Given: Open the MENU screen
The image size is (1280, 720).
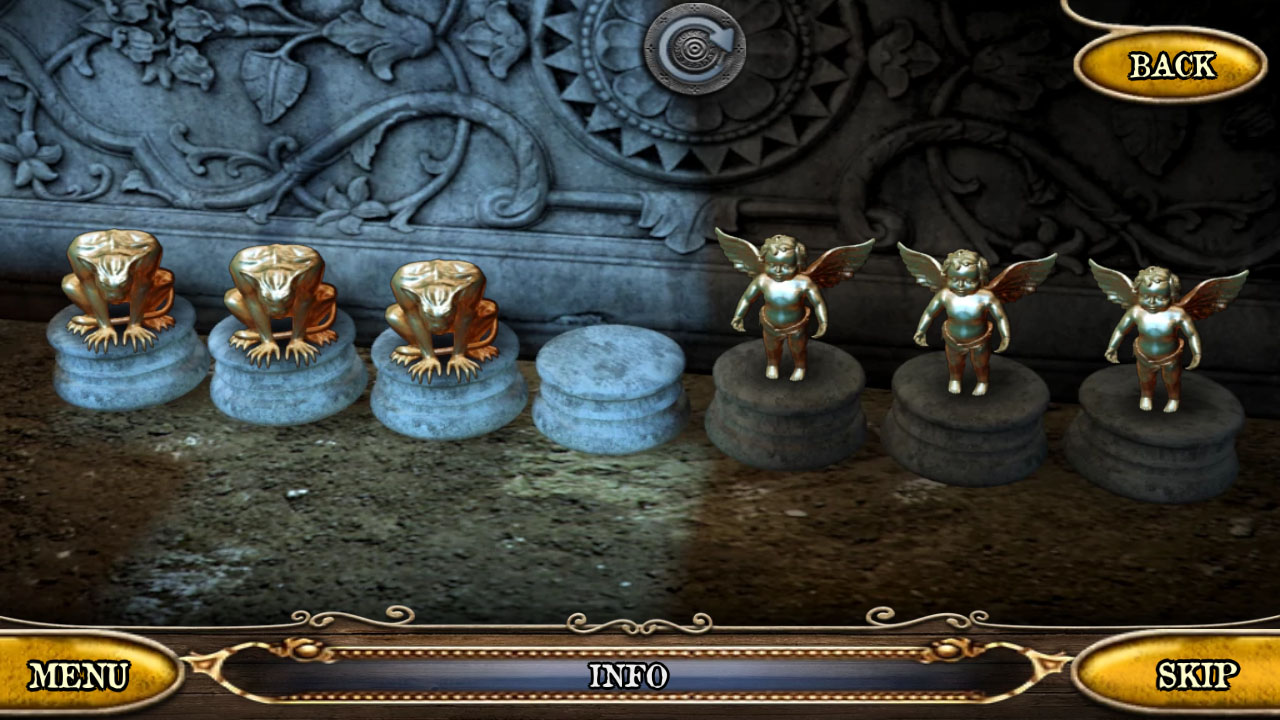Looking at the screenshot, I should tap(80, 675).
